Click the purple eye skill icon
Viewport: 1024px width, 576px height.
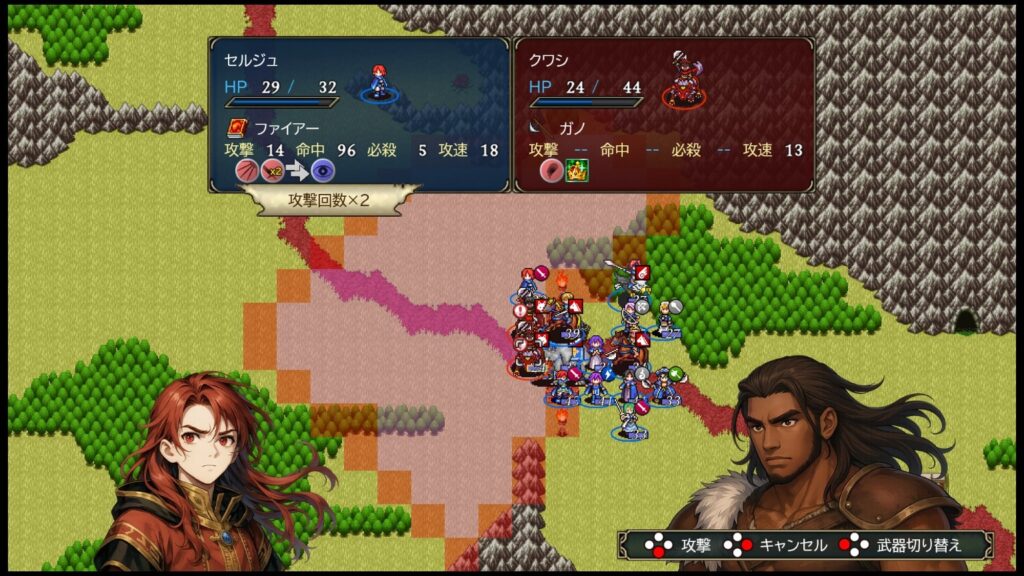[322, 170]
